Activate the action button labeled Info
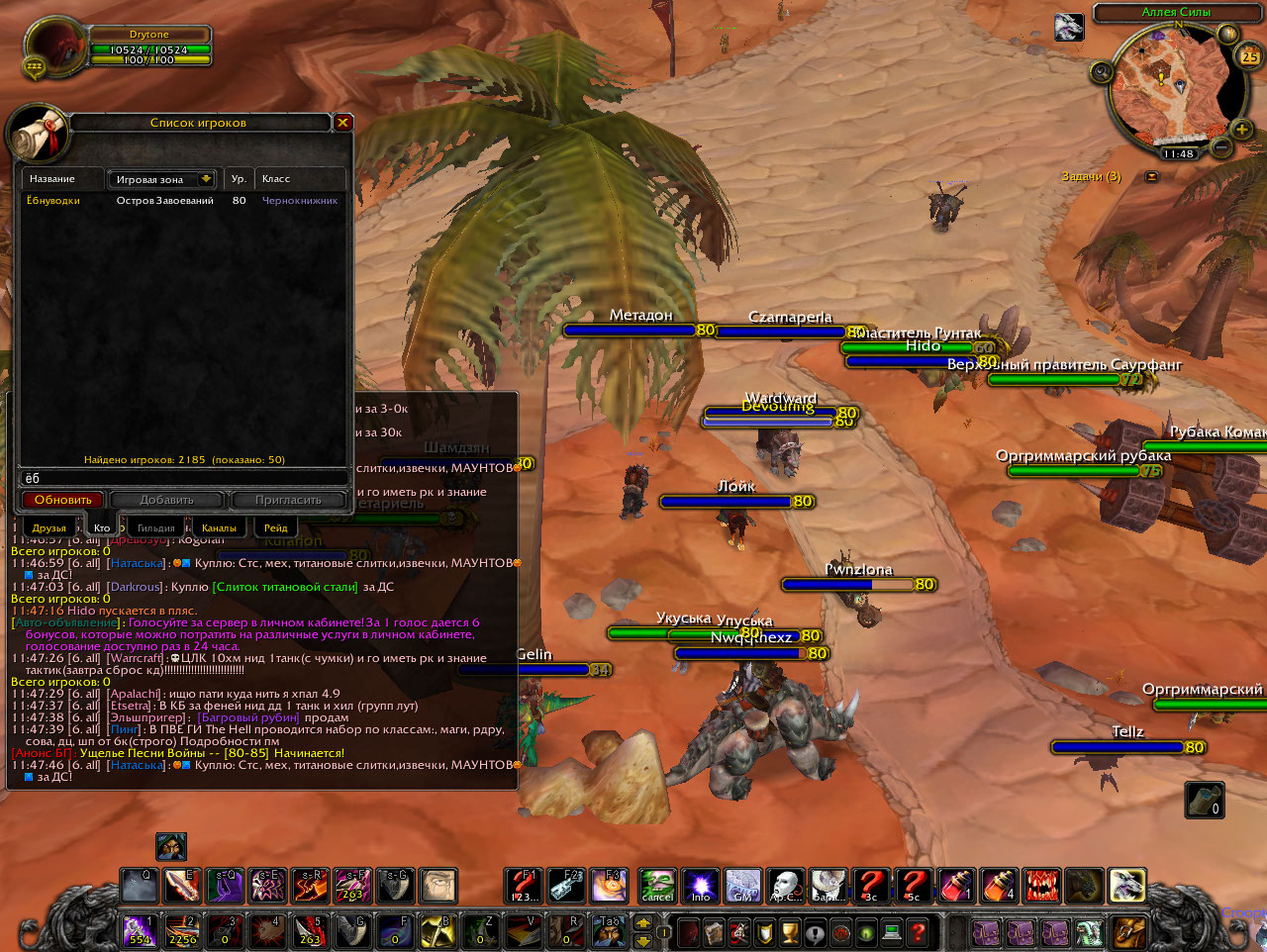The image size is (1267, 952). coord(700,886)
